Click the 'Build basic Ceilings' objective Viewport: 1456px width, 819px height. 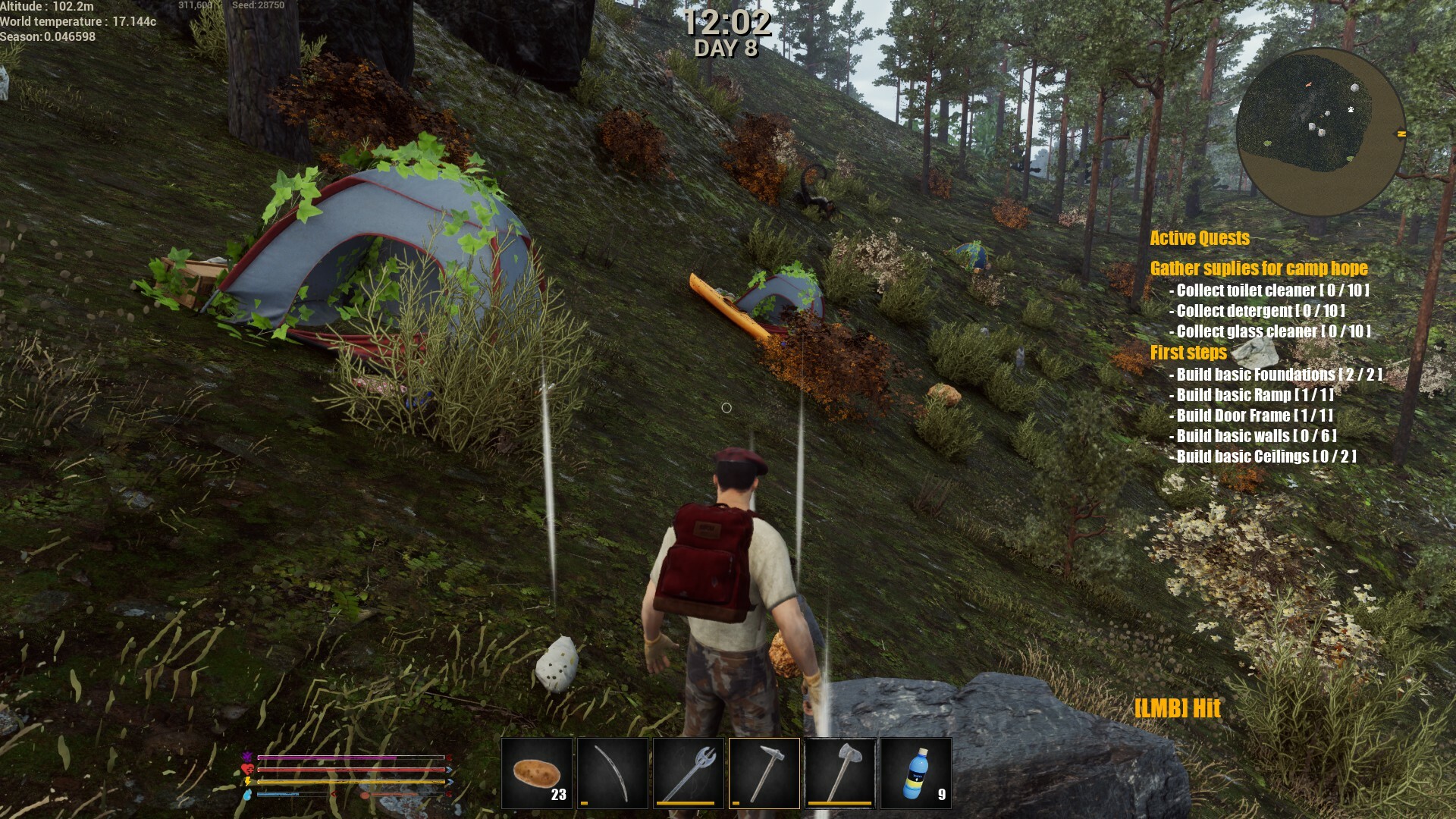(1266, 457)
